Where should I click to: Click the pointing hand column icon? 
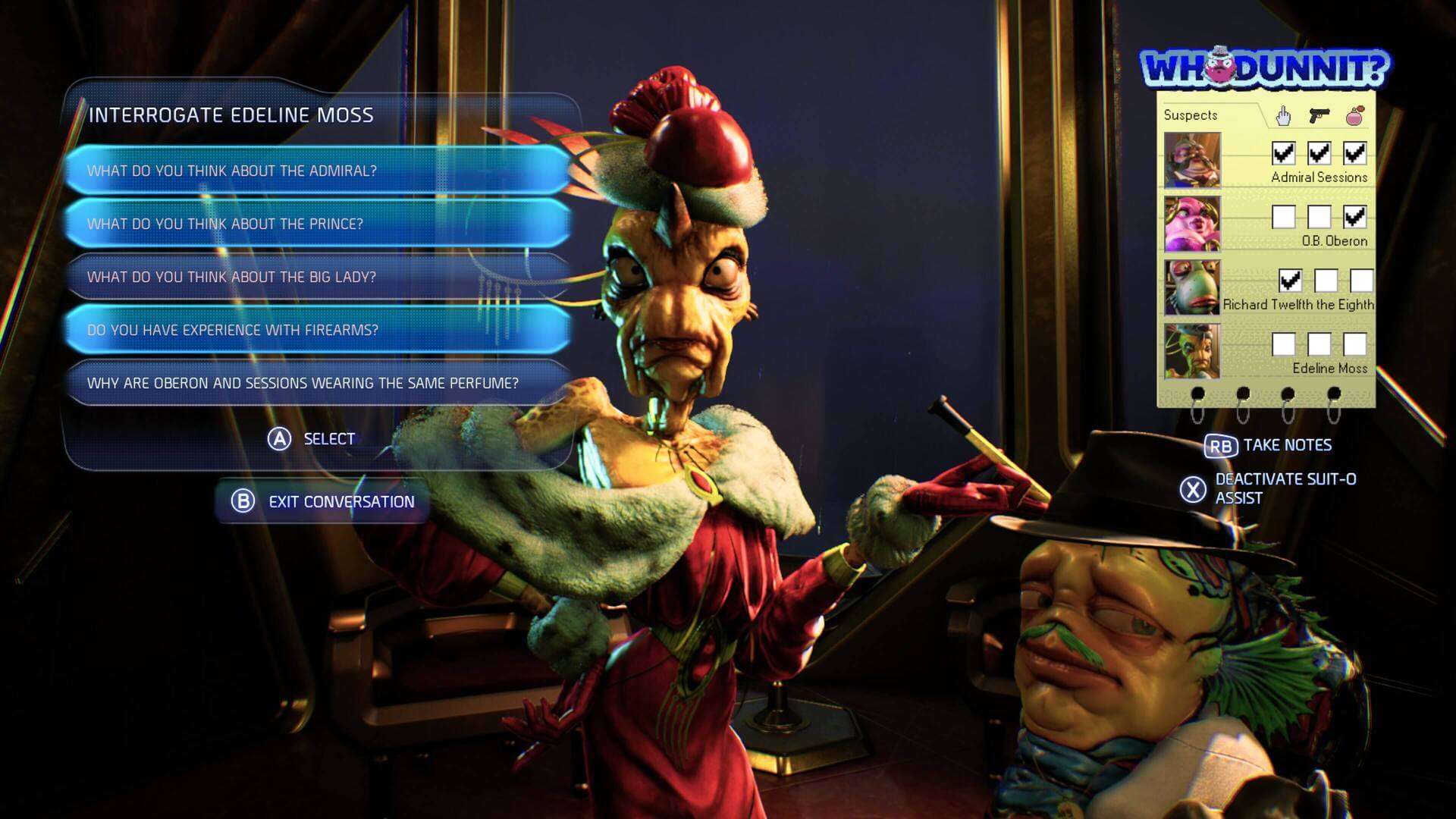tap(1283, 115)
